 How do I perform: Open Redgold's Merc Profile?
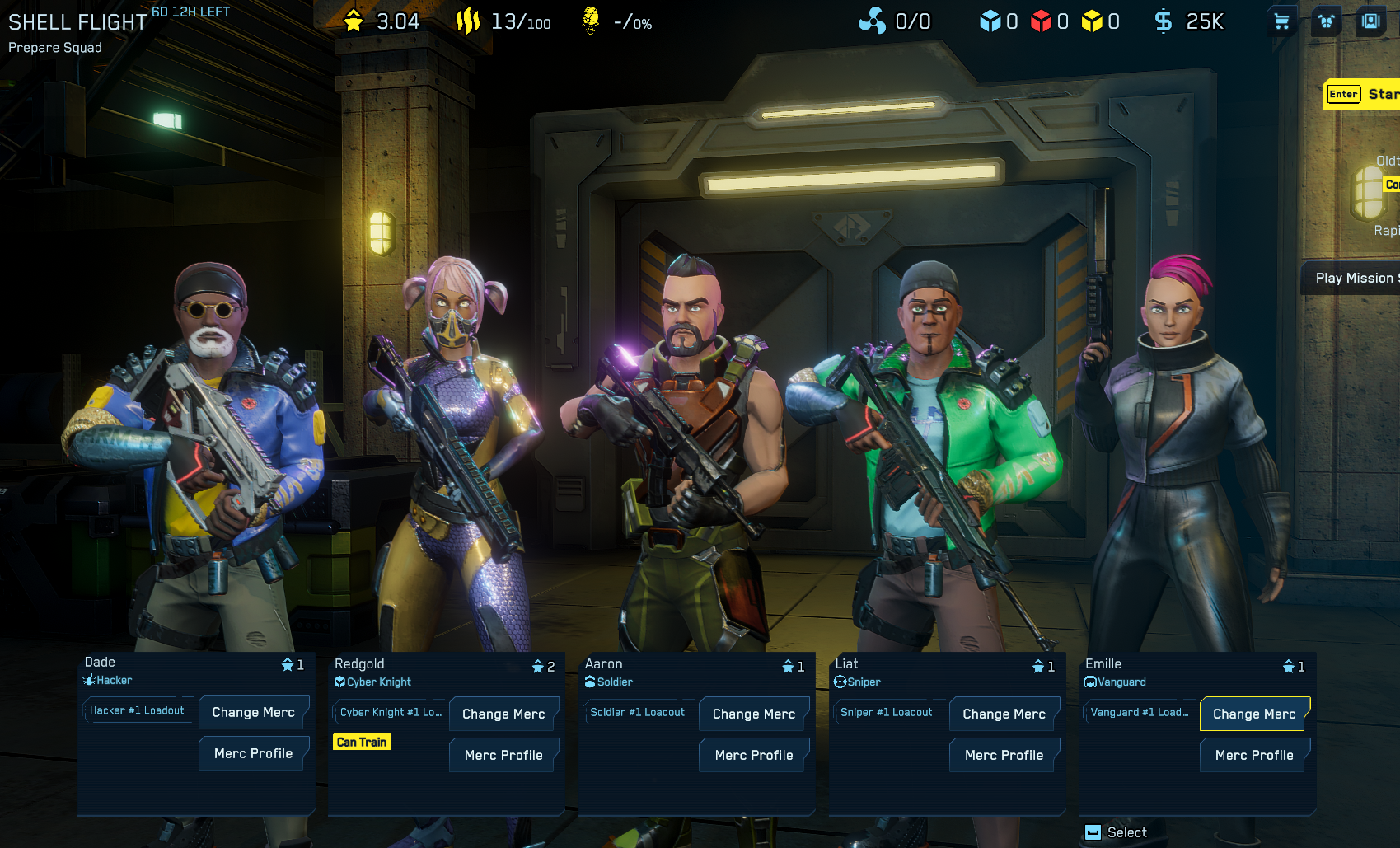(x=503, y=755)
